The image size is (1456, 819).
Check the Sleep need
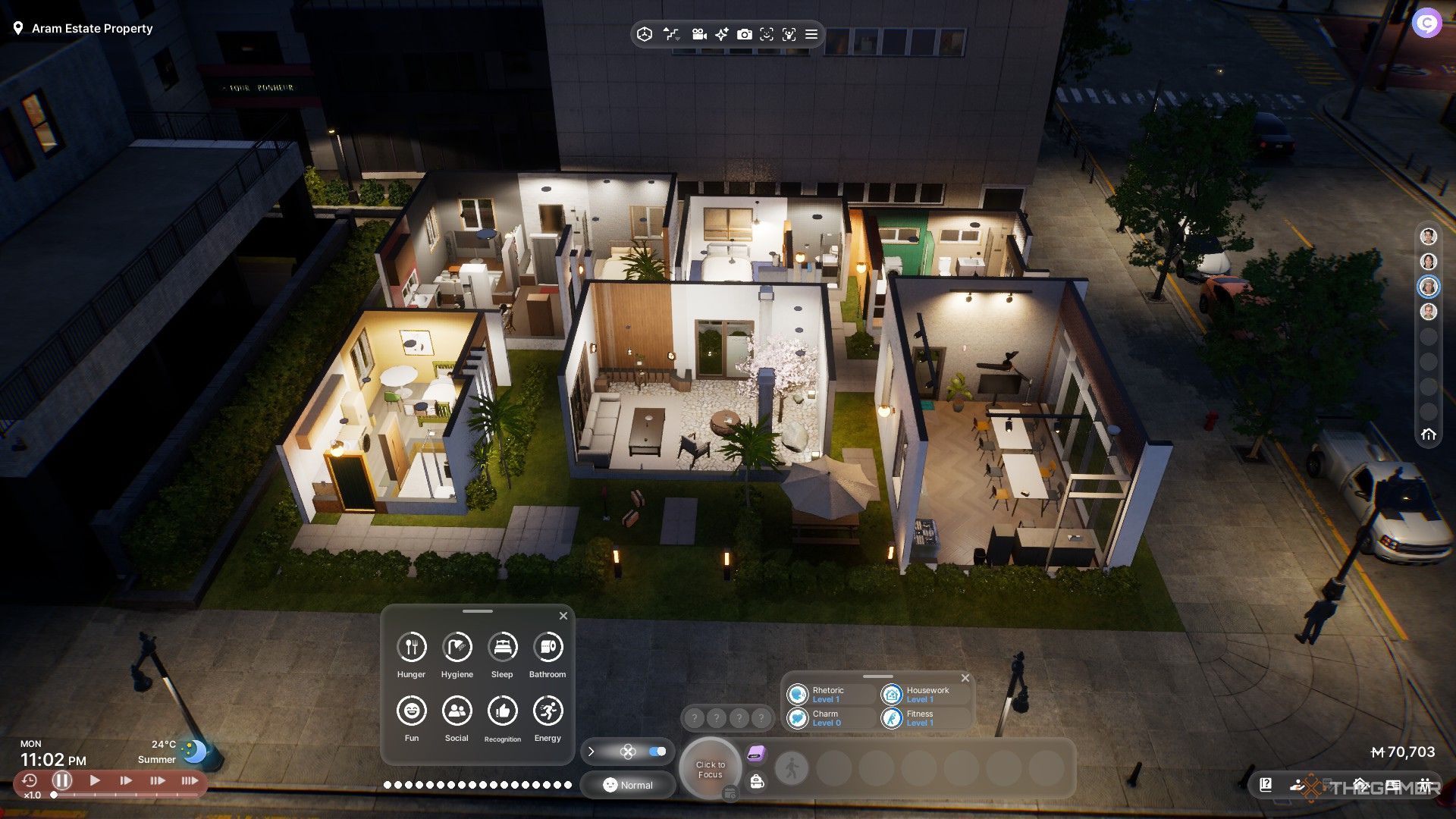tap(502, 647)
